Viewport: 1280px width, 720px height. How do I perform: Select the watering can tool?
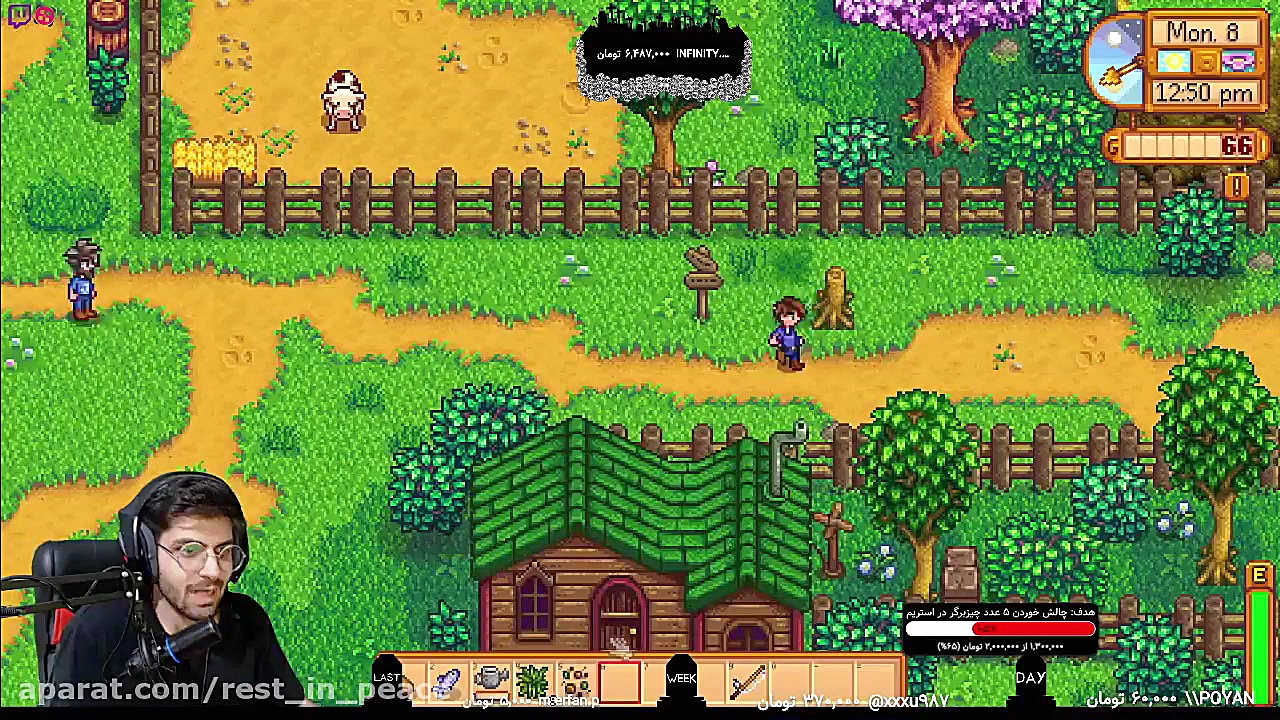pos(488,680)
